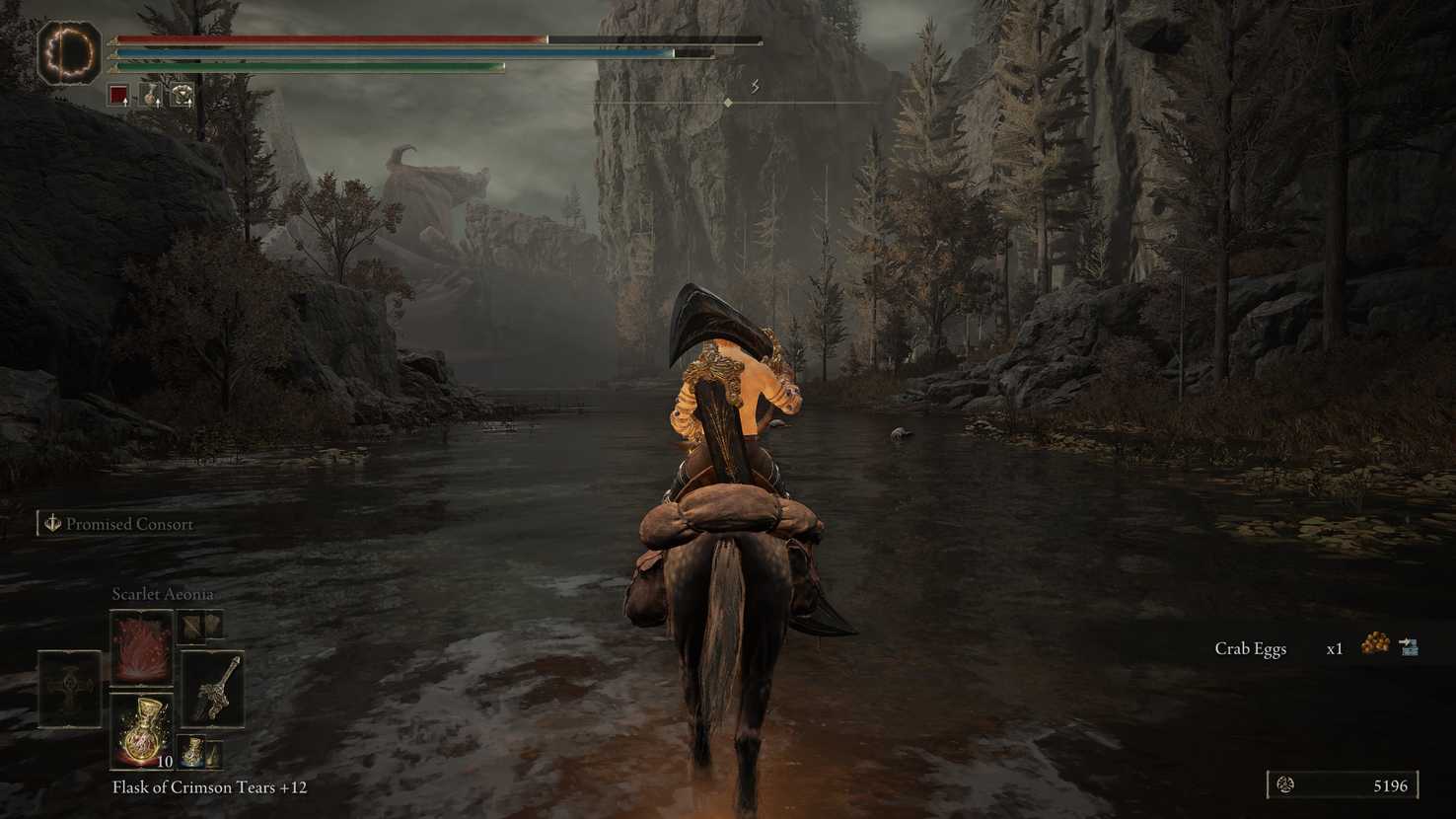Click the storage chest icon beside Crab Eggs
The width and height of the screenshot is (1456, 819).
point(1409,647)
